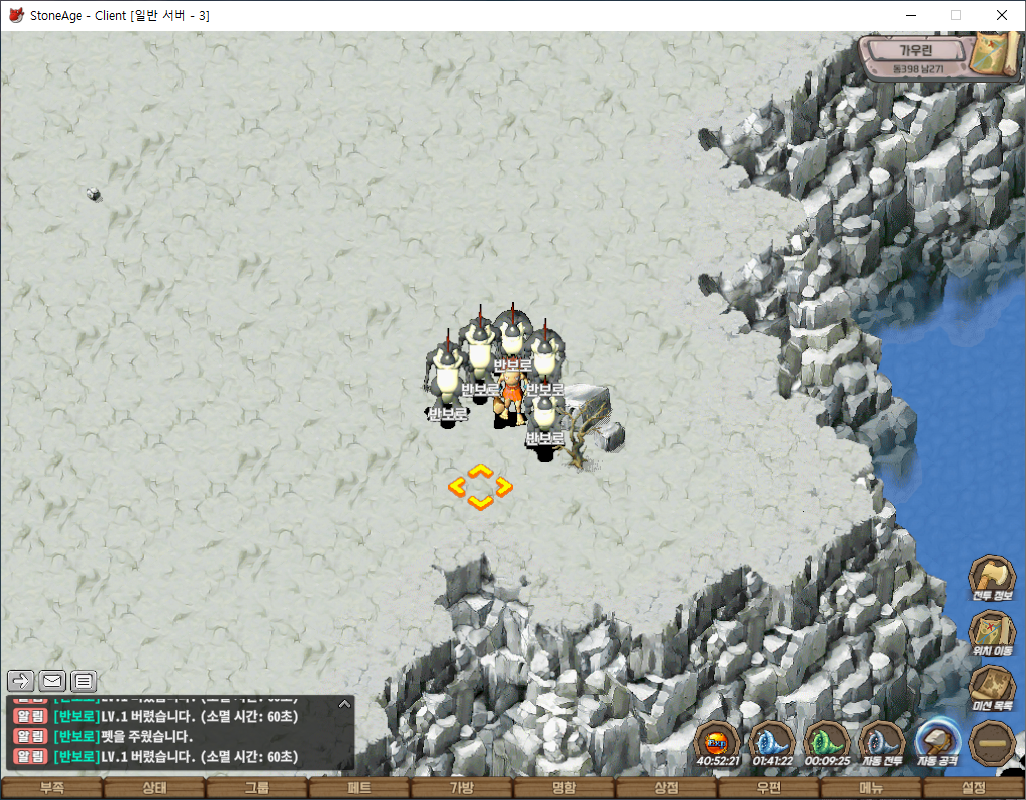Open the 명함 (name card) menu
Viewport: 1026px width, 800px height.
[x=564, y=788]
